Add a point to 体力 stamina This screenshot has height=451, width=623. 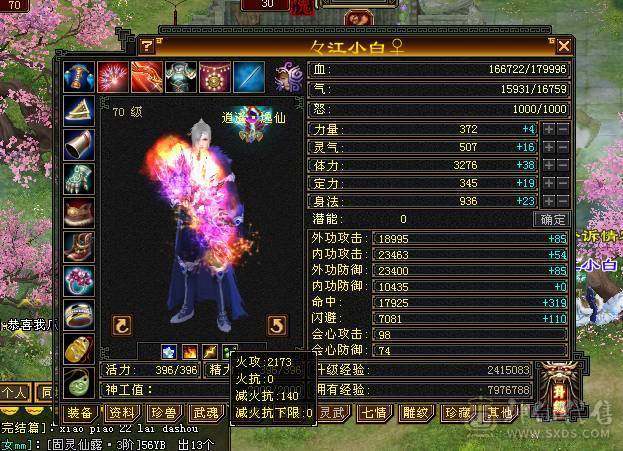(548, 164)
